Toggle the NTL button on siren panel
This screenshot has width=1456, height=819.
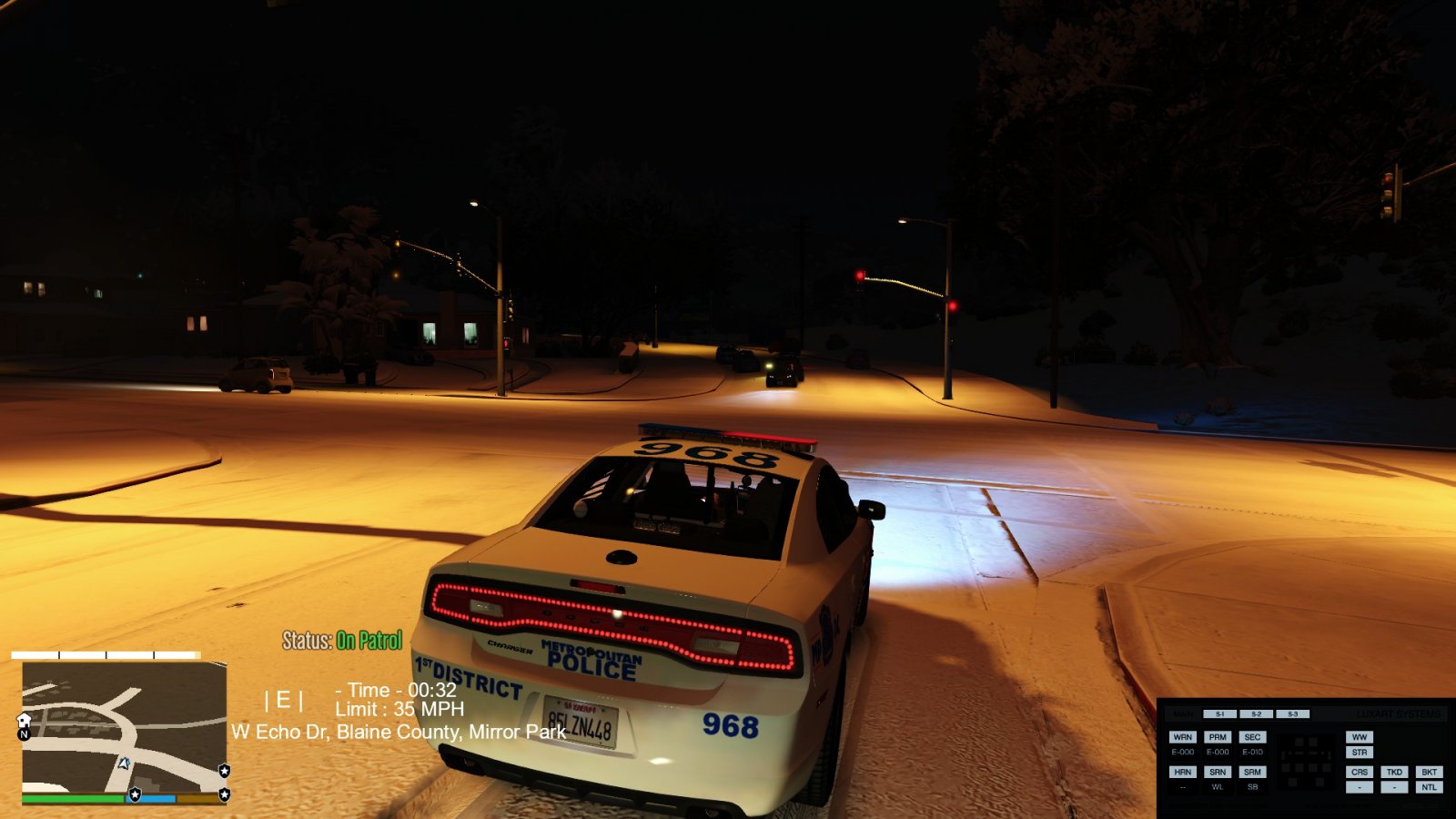click(1429, 787)
